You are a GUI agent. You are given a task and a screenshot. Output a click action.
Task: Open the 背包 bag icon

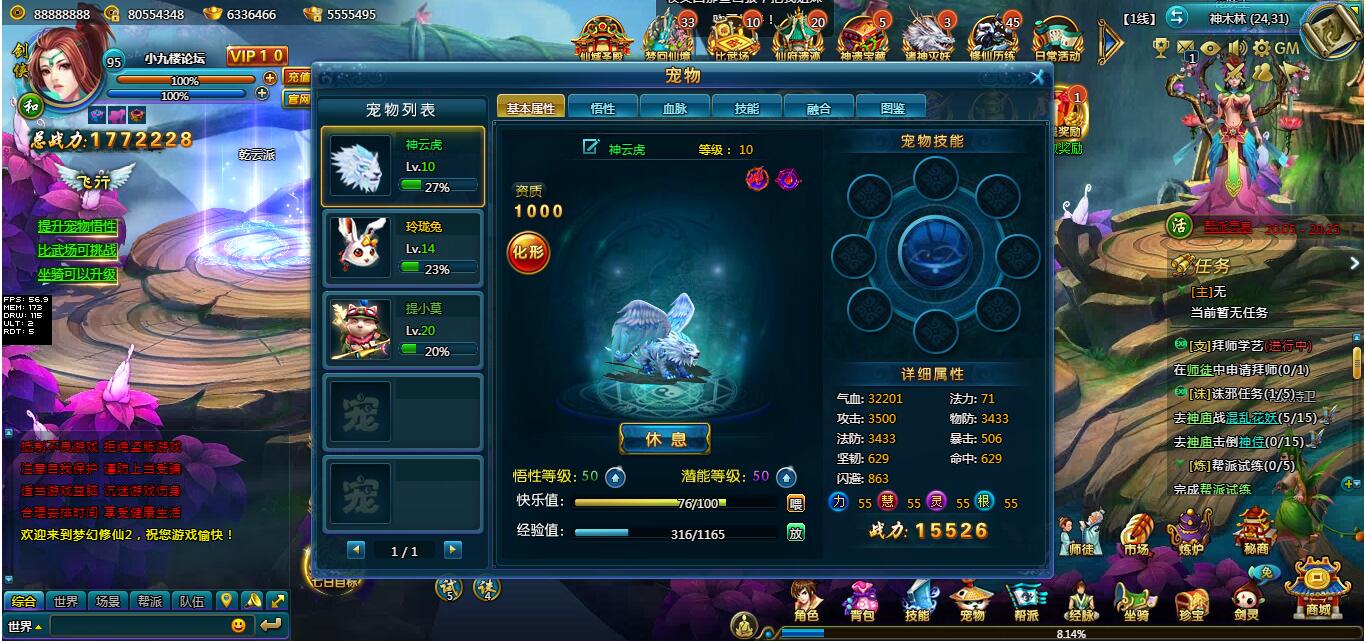(x=861, y=601)
